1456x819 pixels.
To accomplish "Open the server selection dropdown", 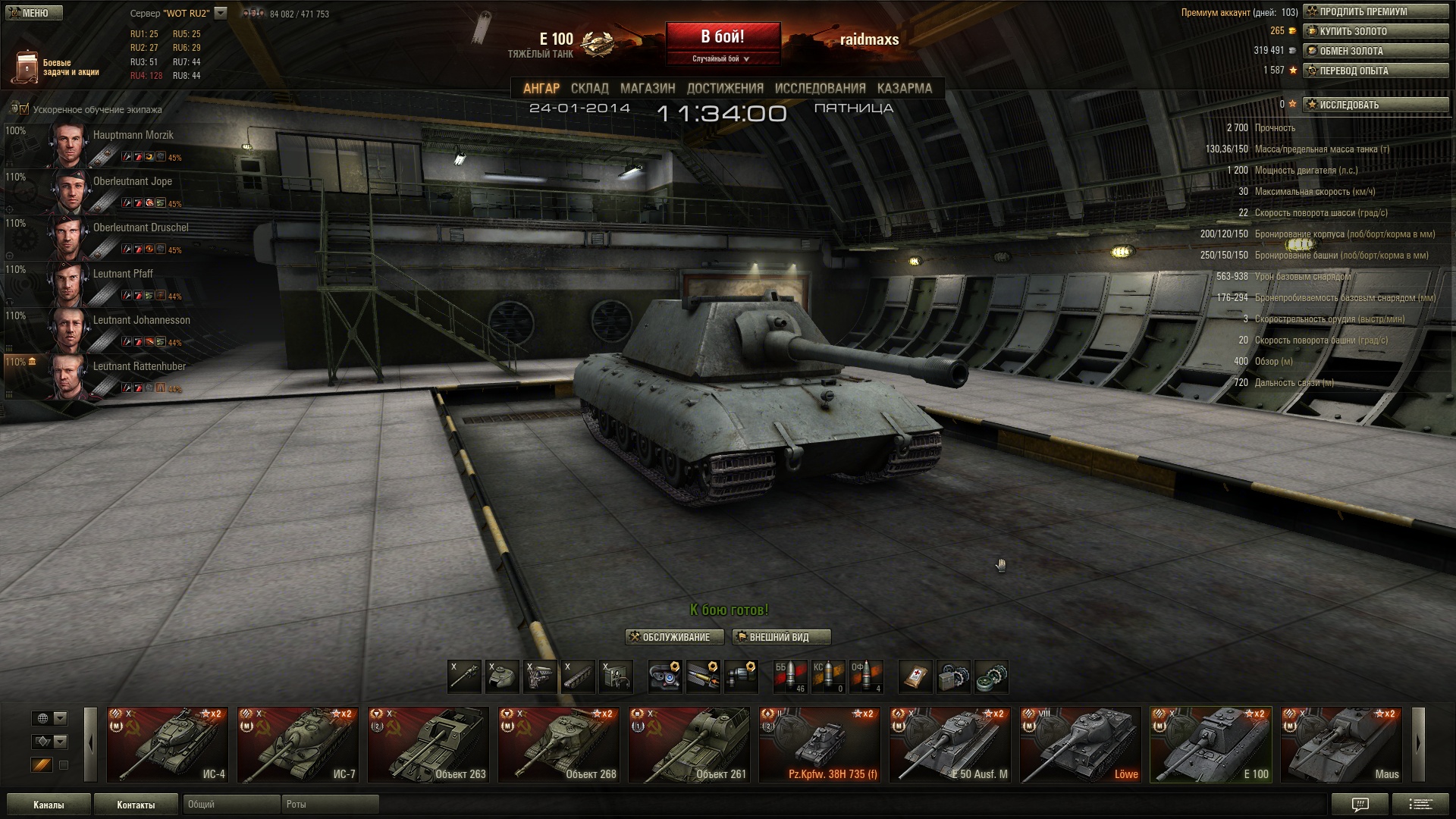I will (x=221, y=13).
